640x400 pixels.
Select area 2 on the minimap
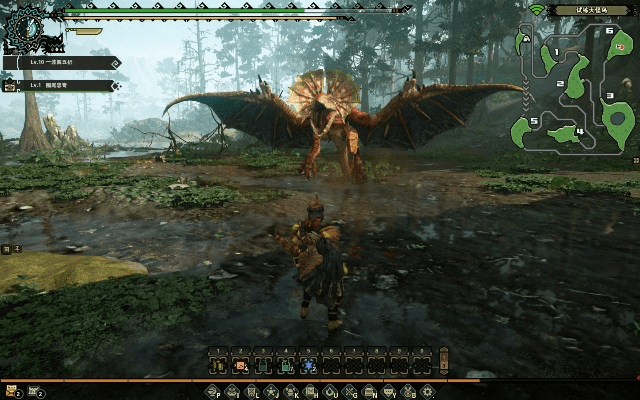(576, 80)
